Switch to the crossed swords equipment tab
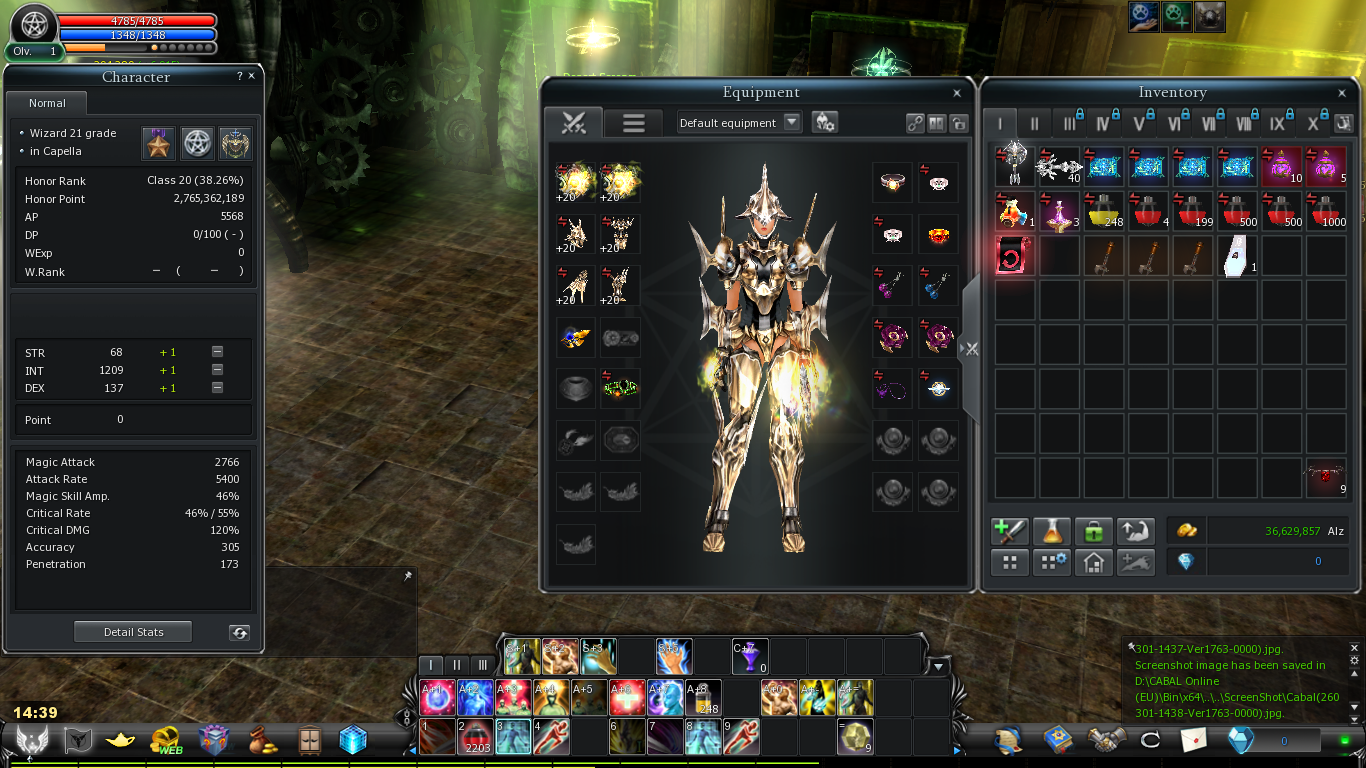1366x768 pixels. [x=573, y=122]
